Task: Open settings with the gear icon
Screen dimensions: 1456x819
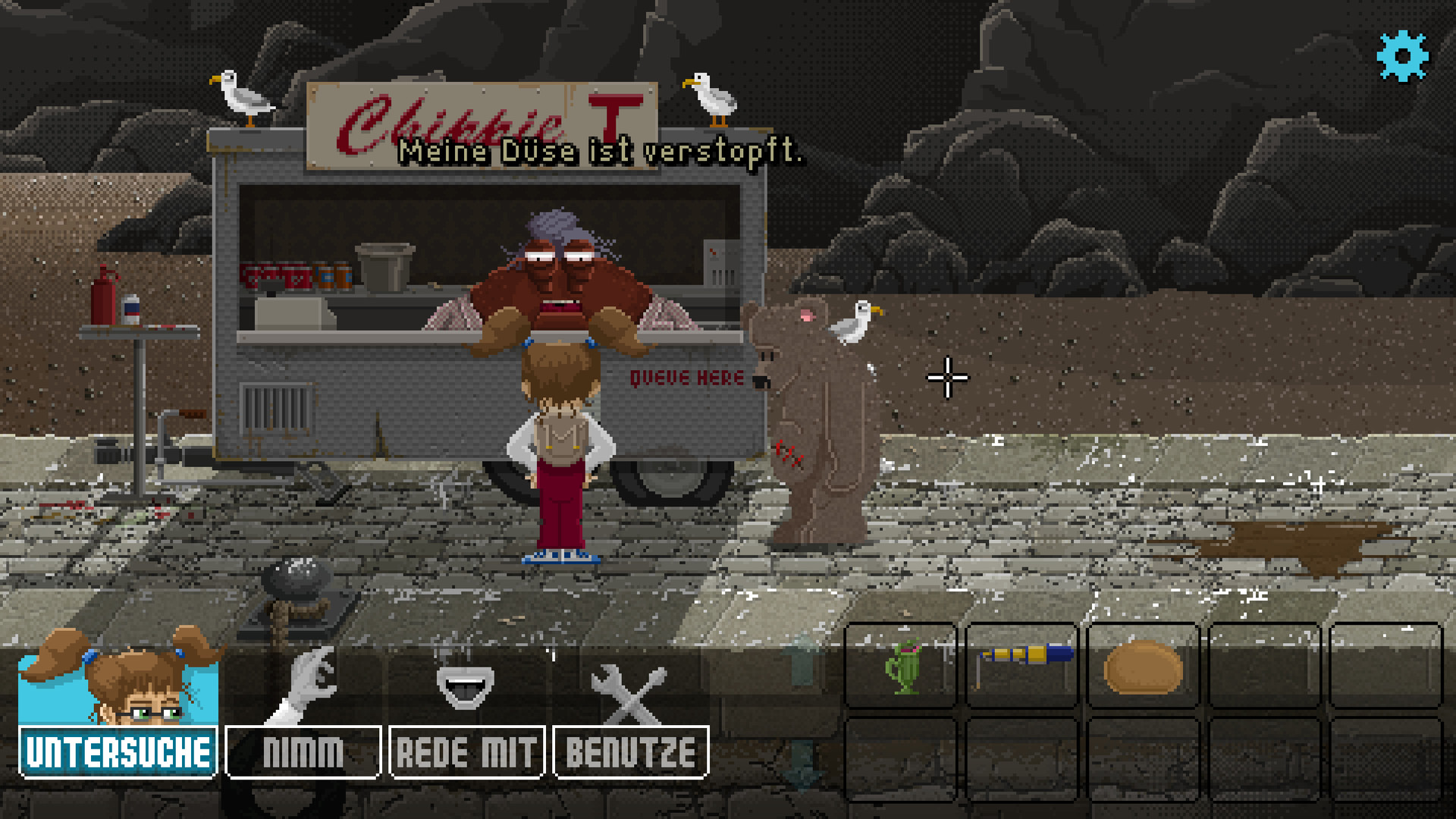Action: [1402, 56]
